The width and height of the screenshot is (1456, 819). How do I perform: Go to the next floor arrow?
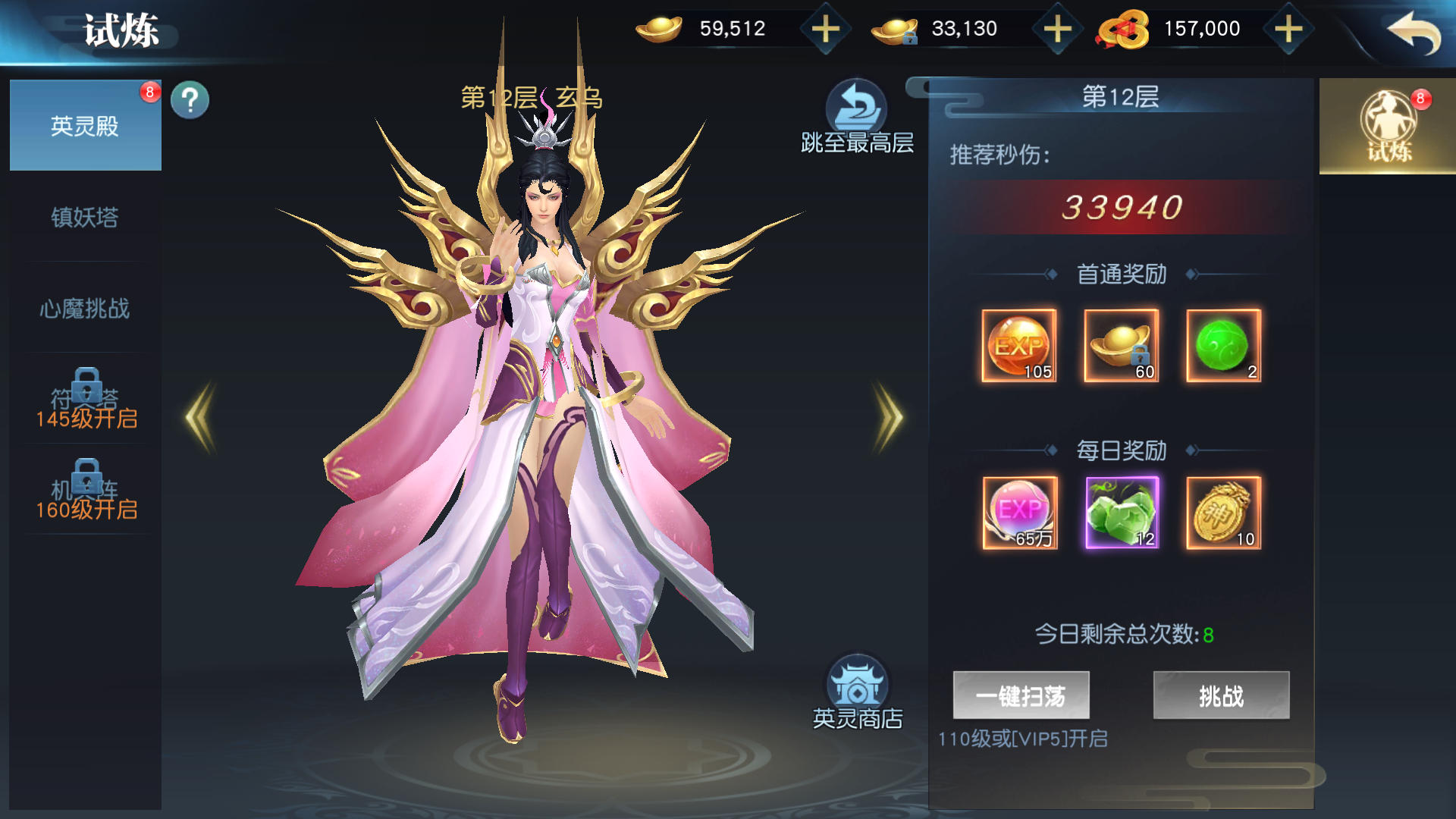(x=889, y=417)
